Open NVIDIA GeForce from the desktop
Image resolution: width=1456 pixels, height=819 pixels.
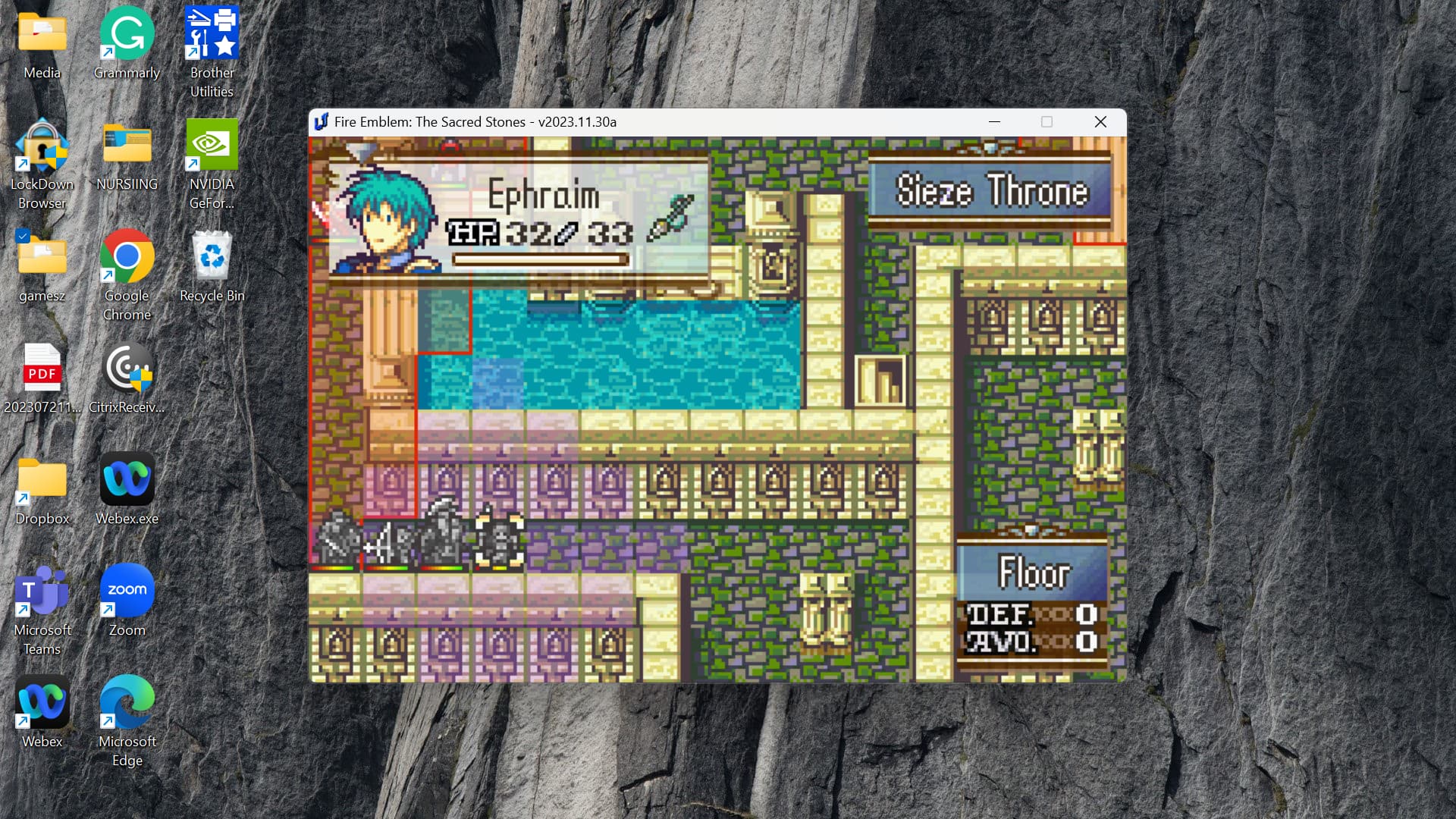point(211,144)
